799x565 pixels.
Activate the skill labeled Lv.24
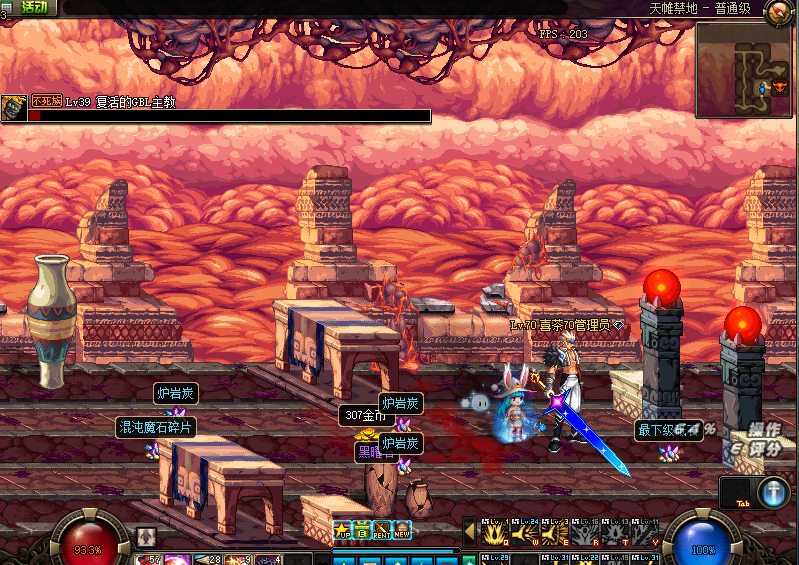(526, 531)
